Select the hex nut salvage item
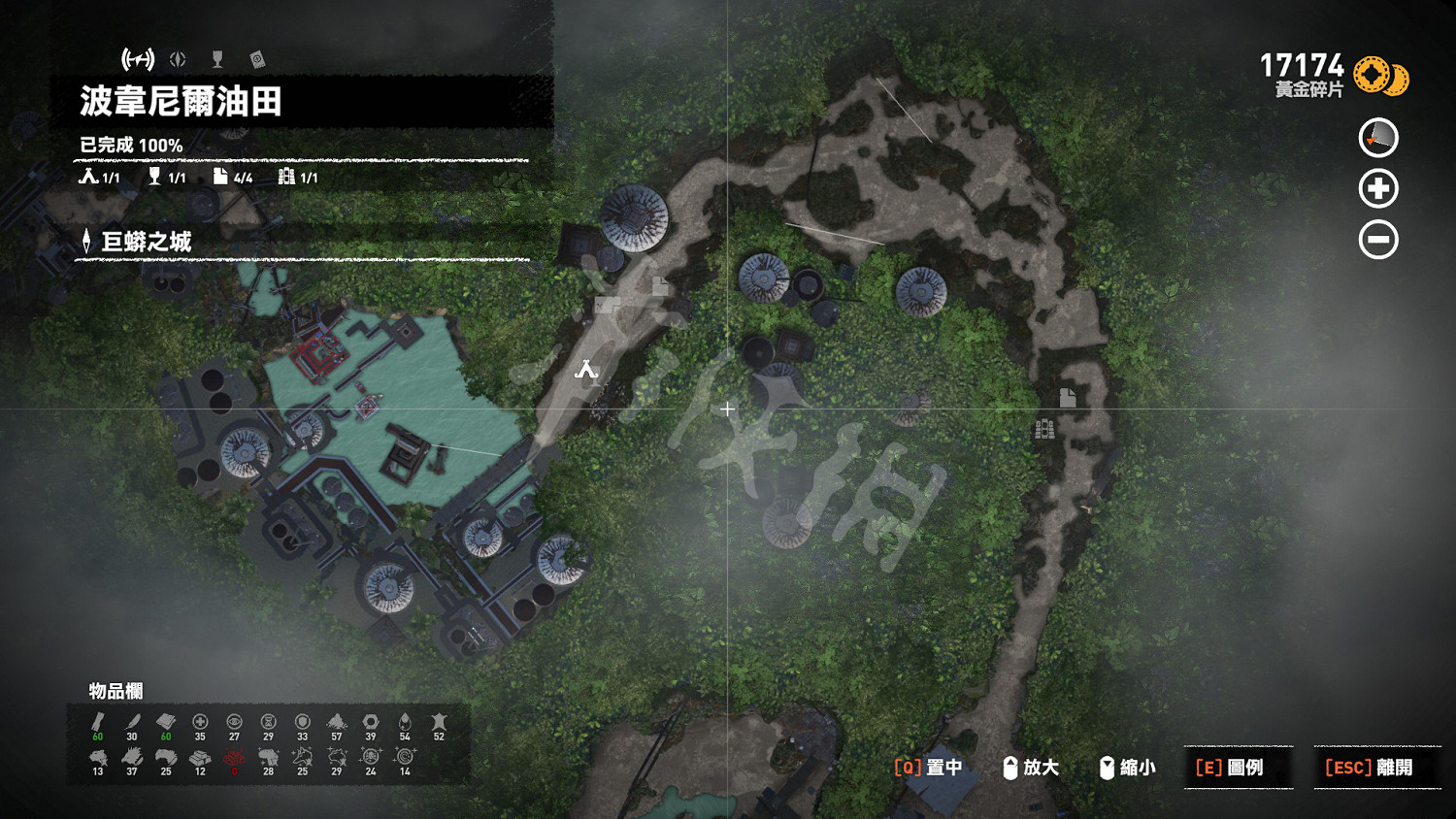The width and height of the screenshot is (1456, 819). point(371,723)
